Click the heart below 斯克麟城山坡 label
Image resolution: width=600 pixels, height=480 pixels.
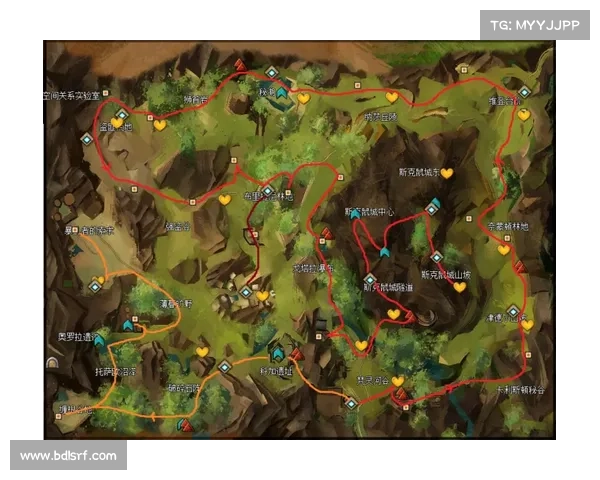click(x=459, y=287)
